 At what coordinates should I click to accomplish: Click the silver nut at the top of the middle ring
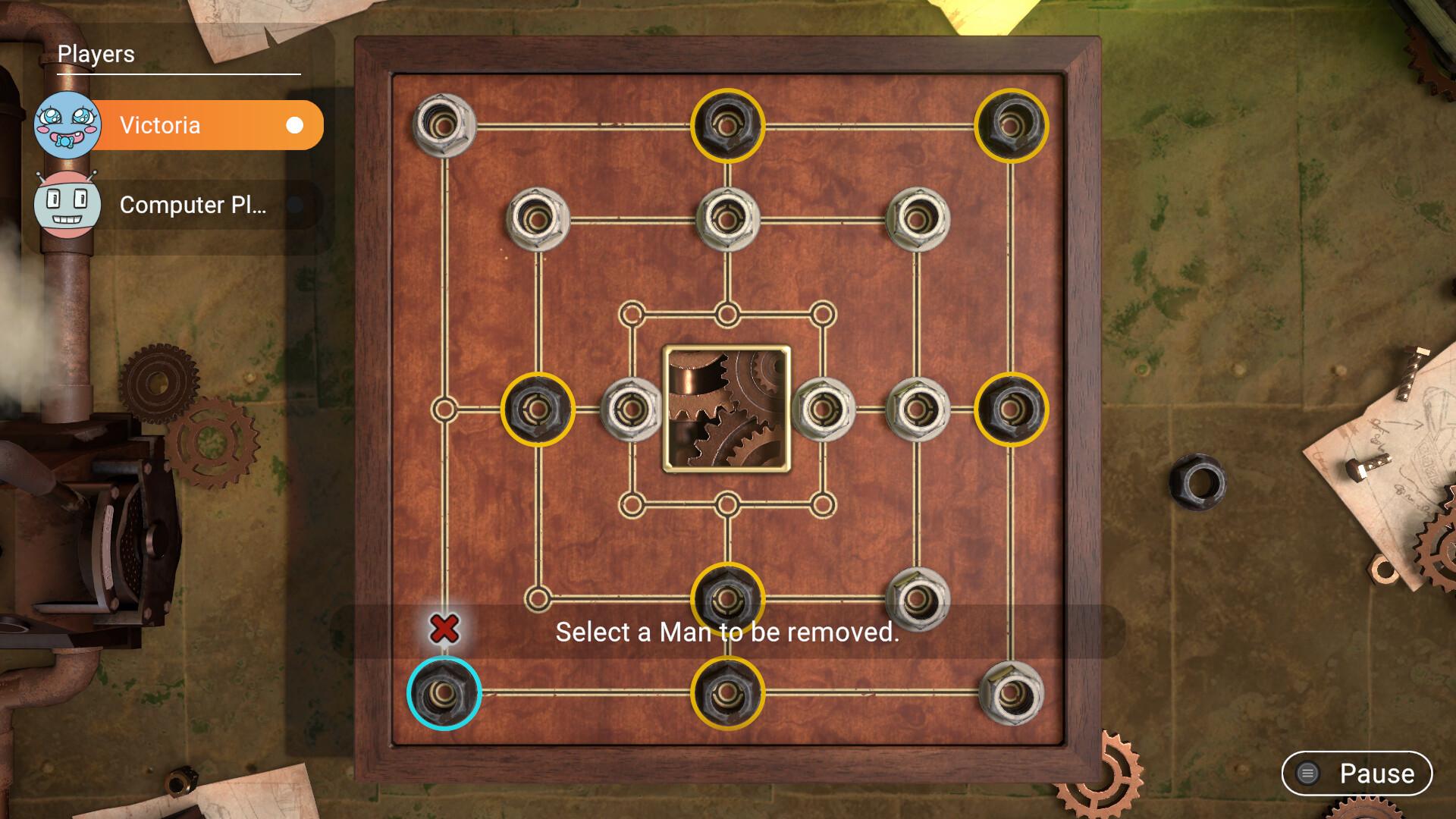coord(726,218)
